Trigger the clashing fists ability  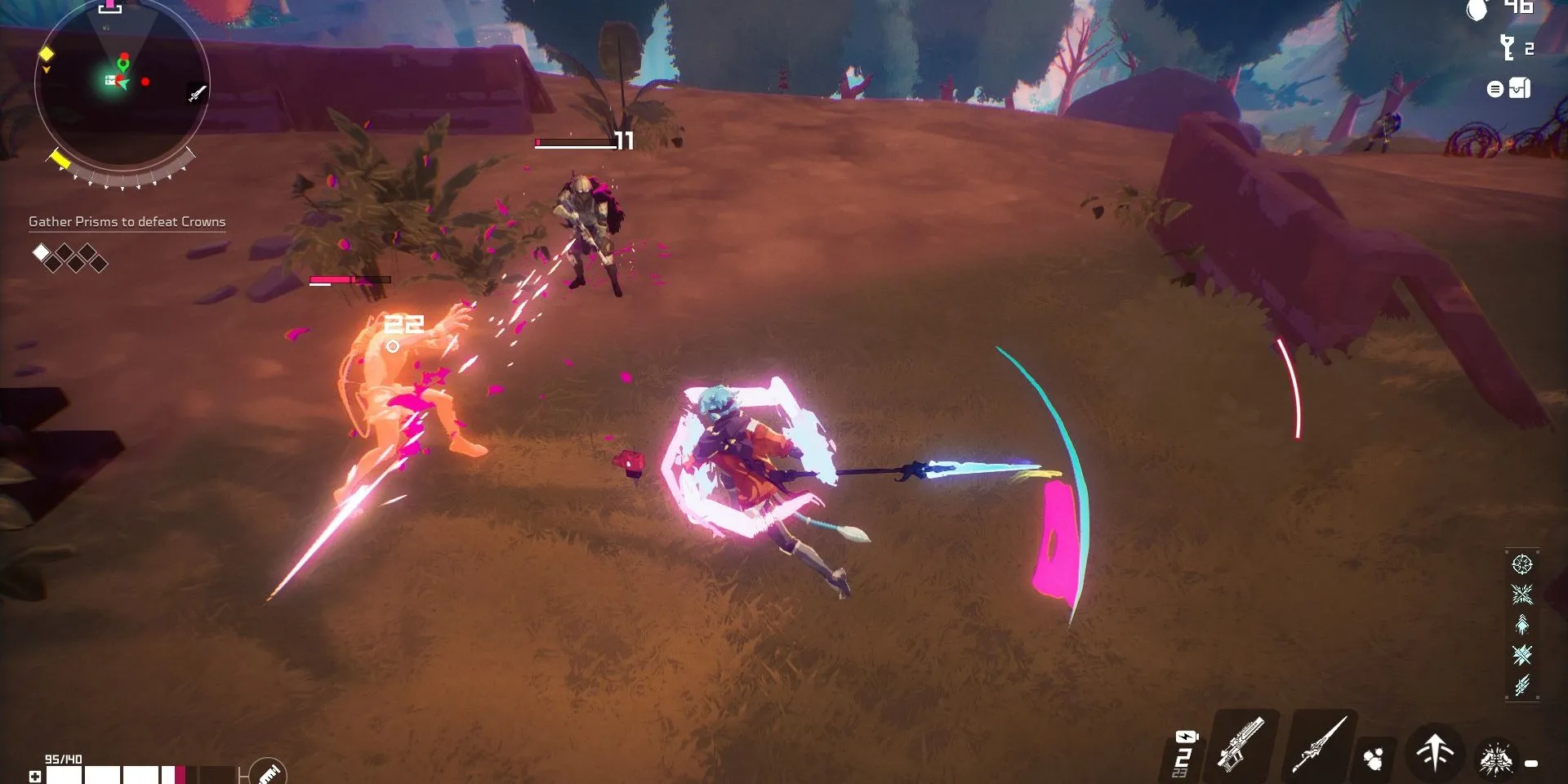pos(1496,759)
